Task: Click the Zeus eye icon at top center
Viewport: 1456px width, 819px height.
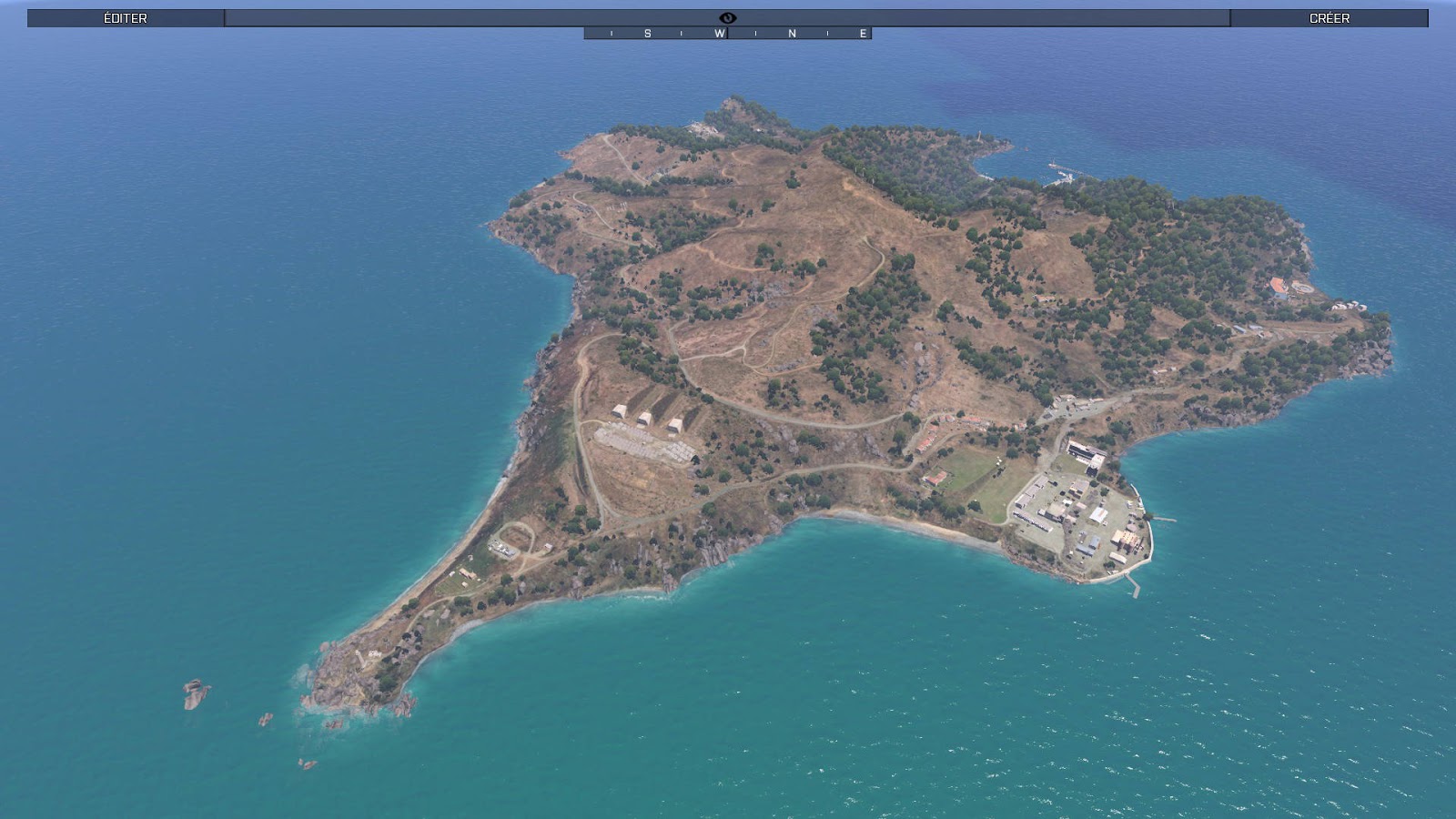Action: click(x=727, y=17)
